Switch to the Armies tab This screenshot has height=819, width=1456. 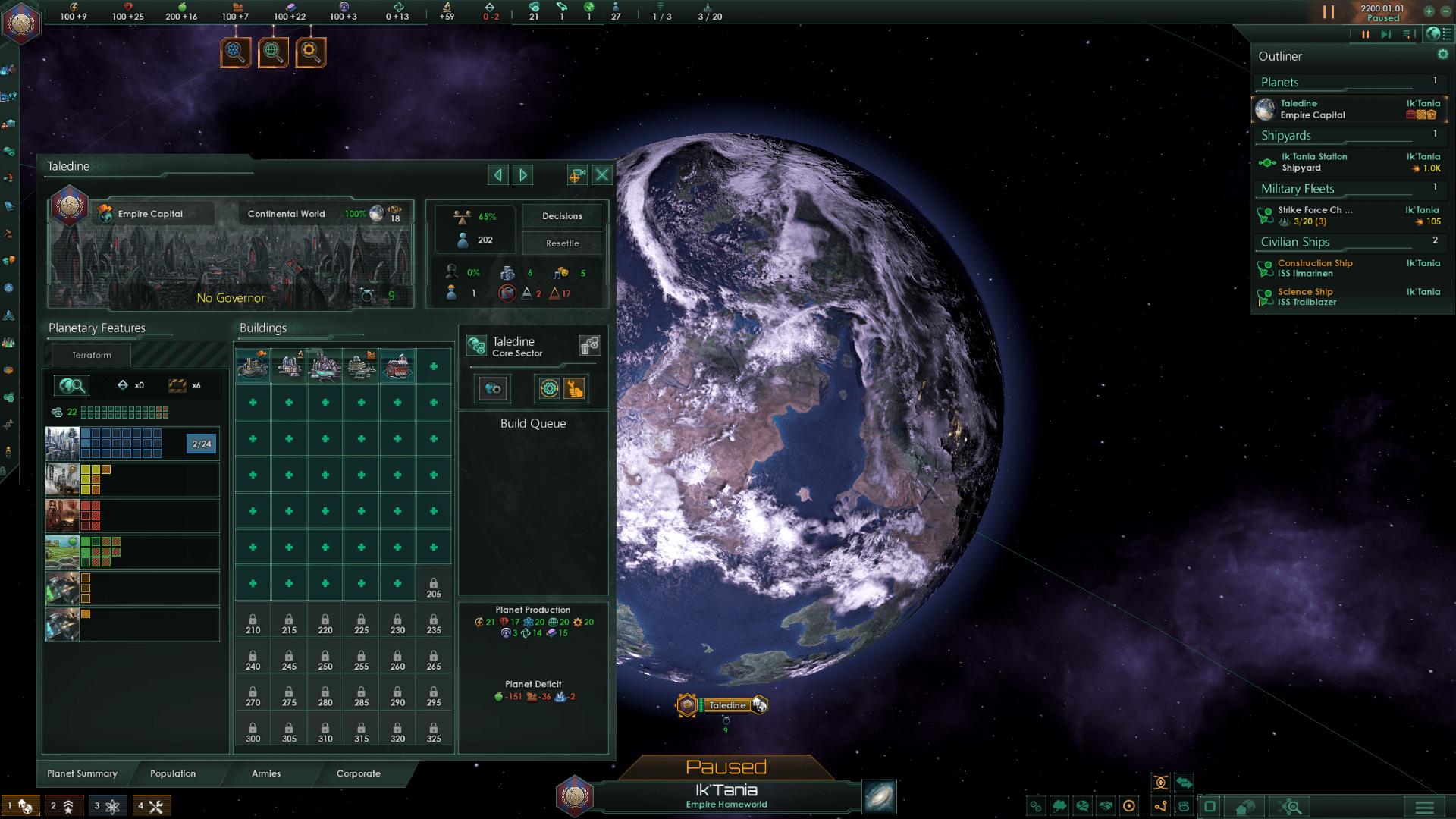click(266, 773)
